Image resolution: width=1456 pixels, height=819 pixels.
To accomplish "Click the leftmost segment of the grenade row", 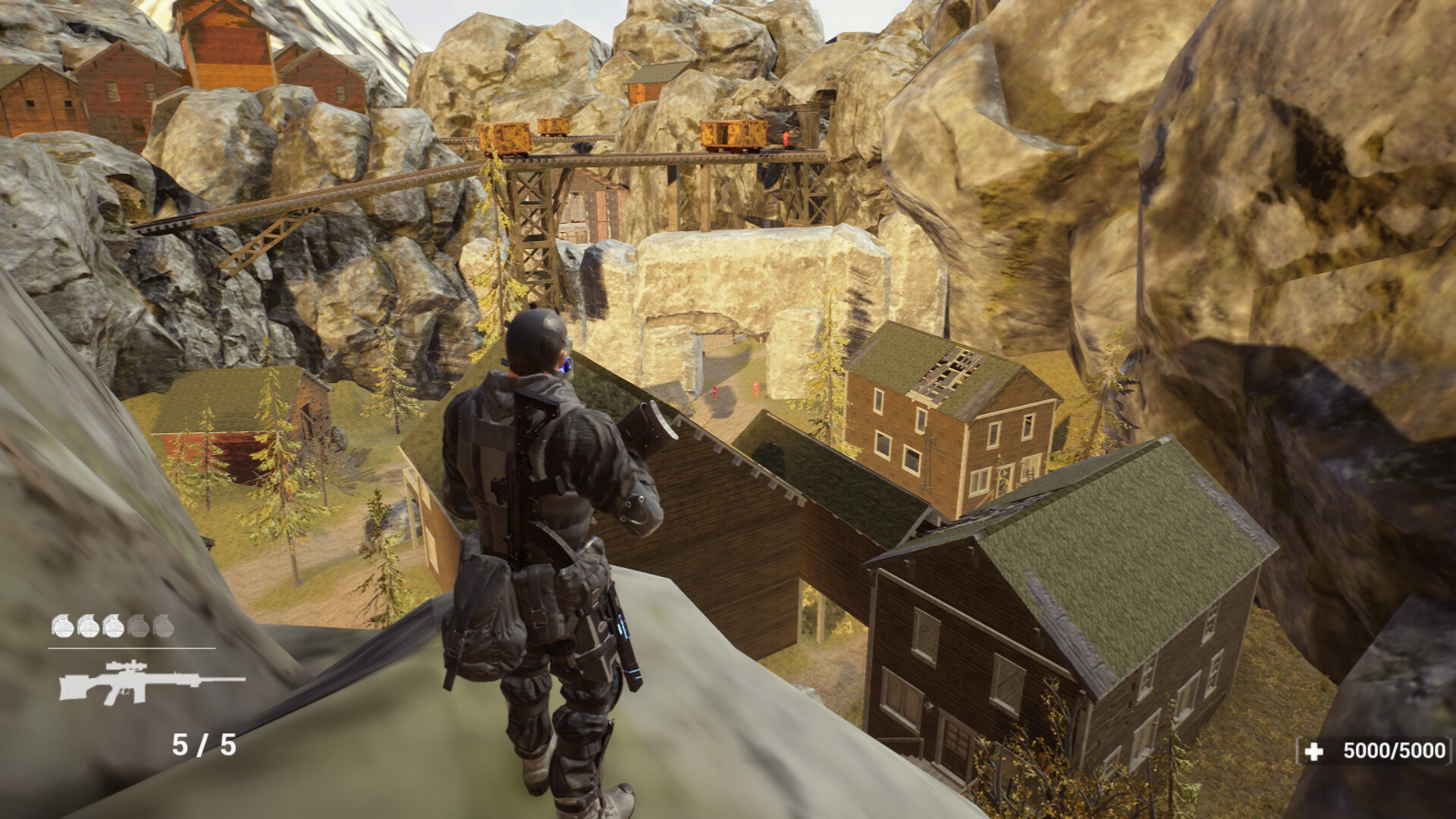I will [x=63, y=626].
